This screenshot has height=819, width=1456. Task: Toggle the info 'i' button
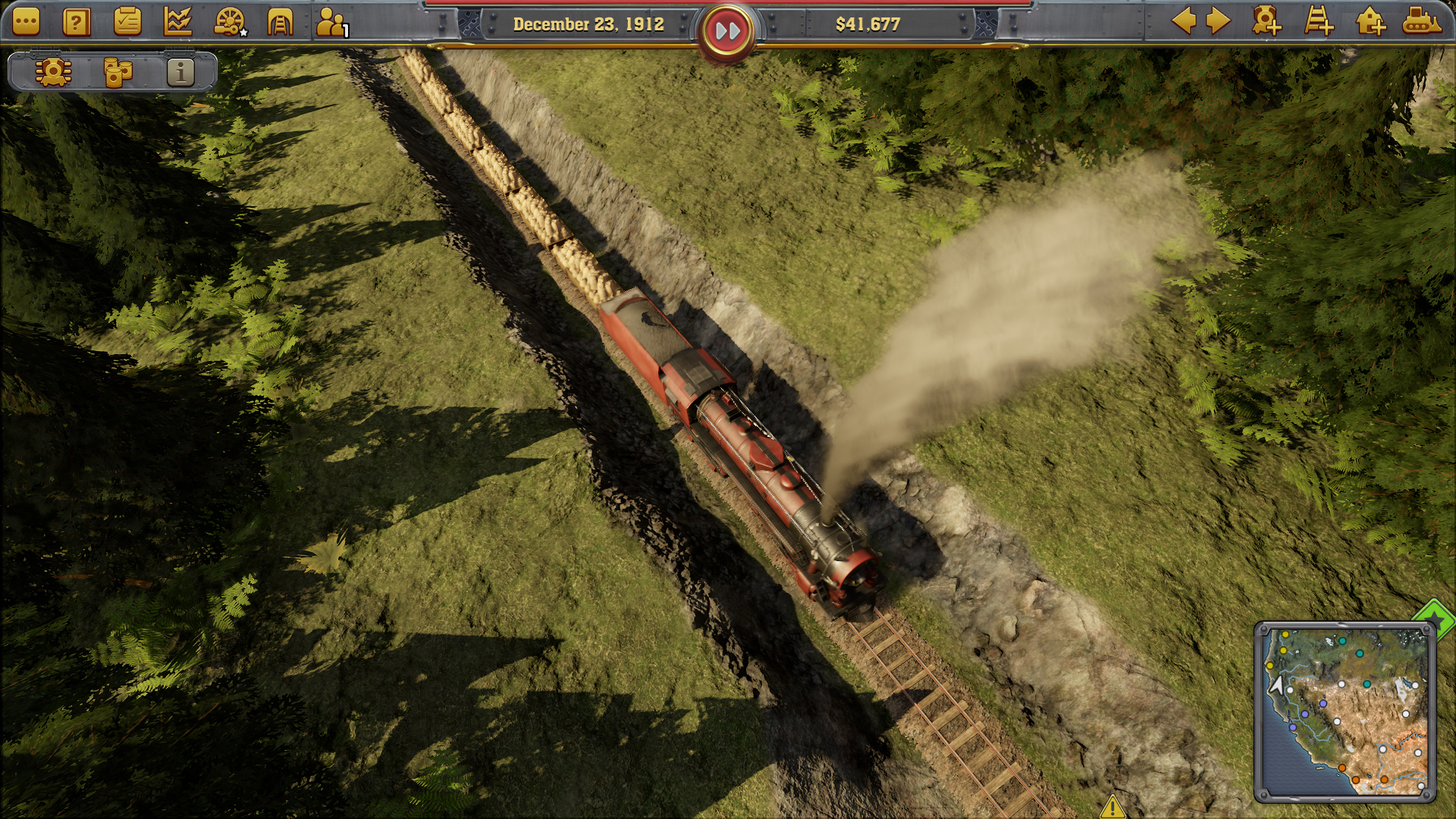point(180,73)
